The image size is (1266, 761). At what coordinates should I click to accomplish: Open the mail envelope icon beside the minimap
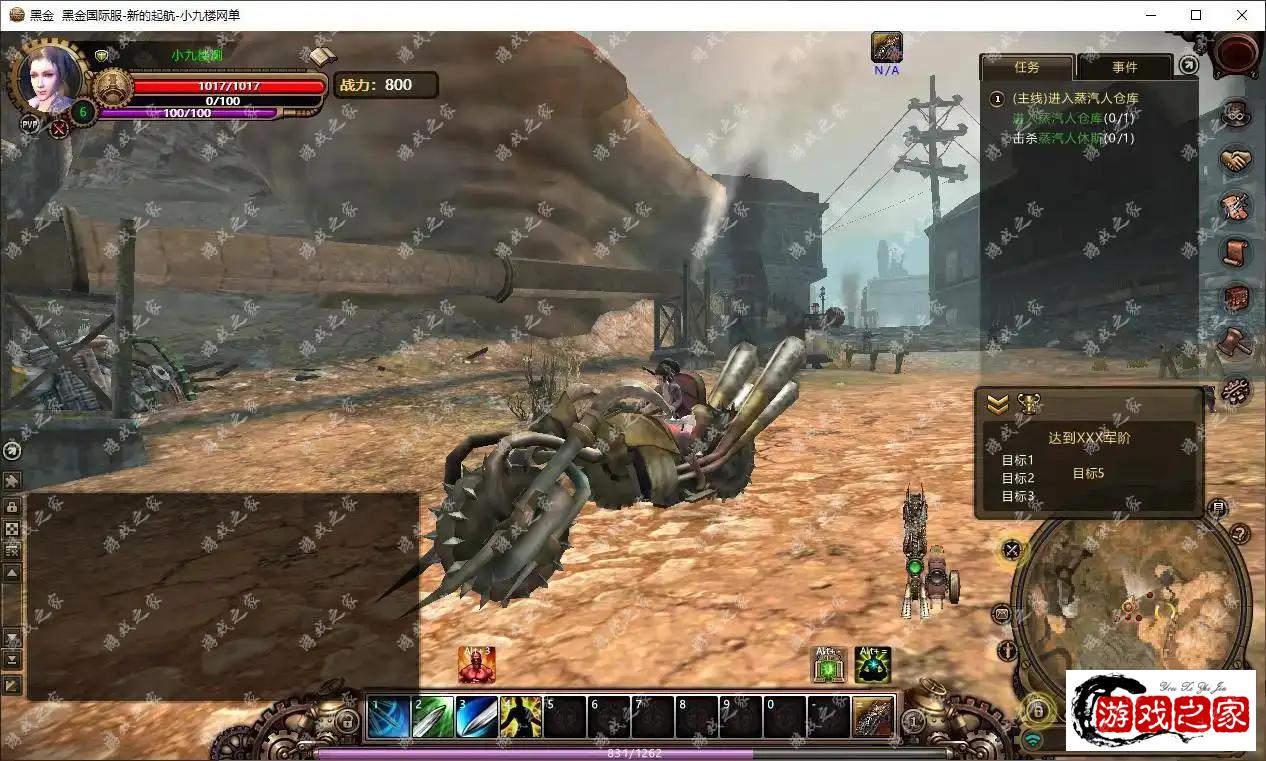click(1003, 613)
